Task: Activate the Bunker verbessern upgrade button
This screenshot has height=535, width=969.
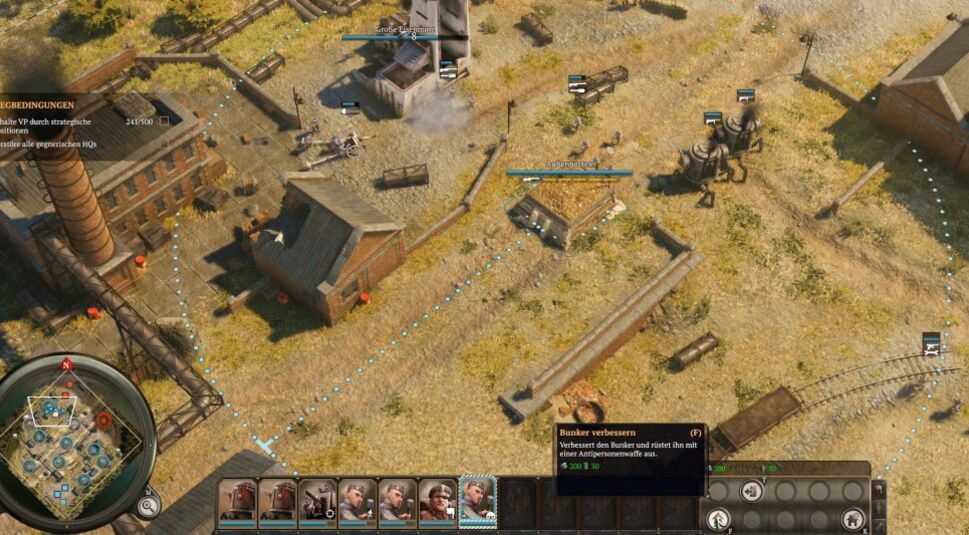Action: point(718,518)
